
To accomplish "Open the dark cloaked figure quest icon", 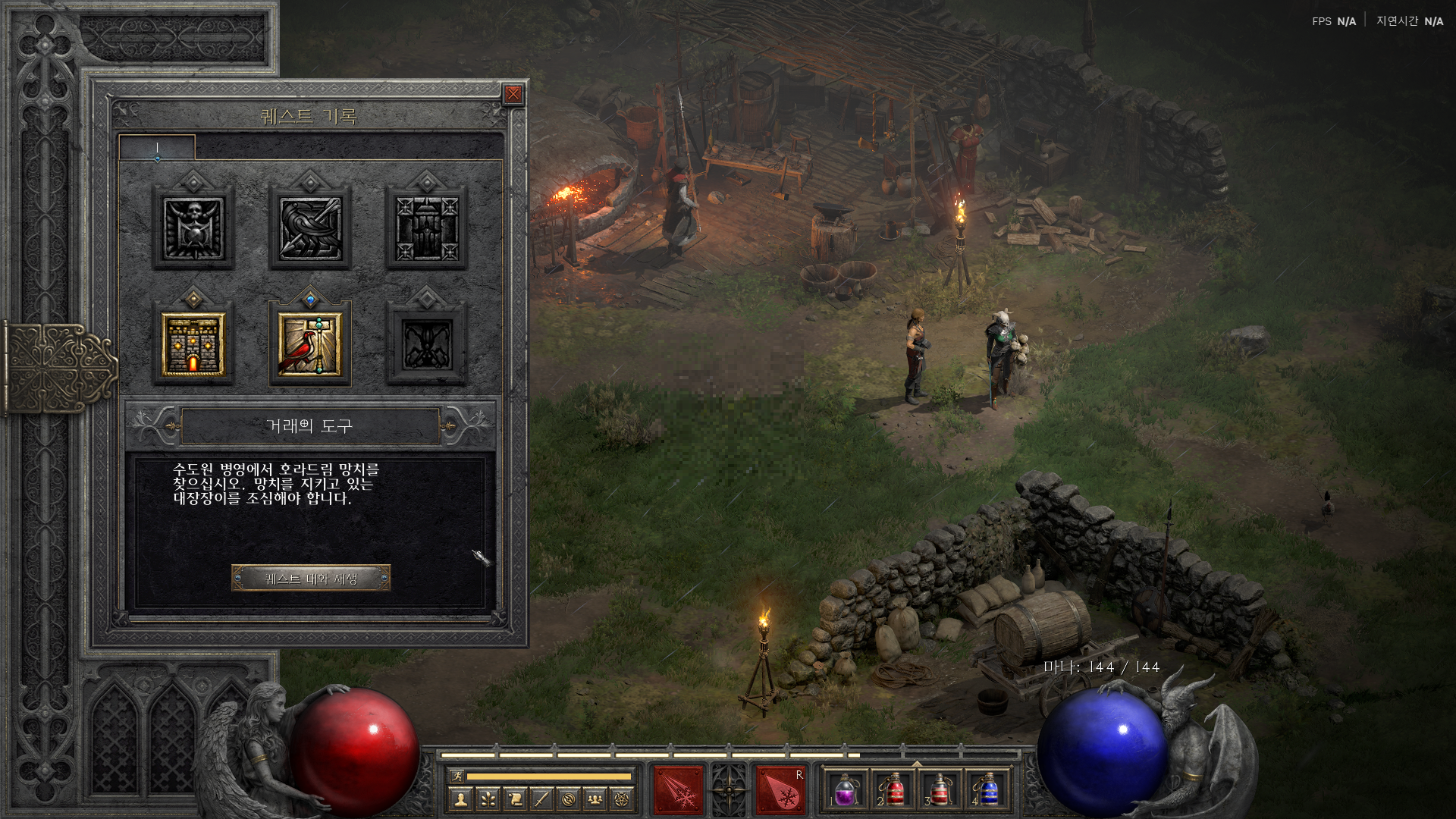I will [x=426, y=228].
